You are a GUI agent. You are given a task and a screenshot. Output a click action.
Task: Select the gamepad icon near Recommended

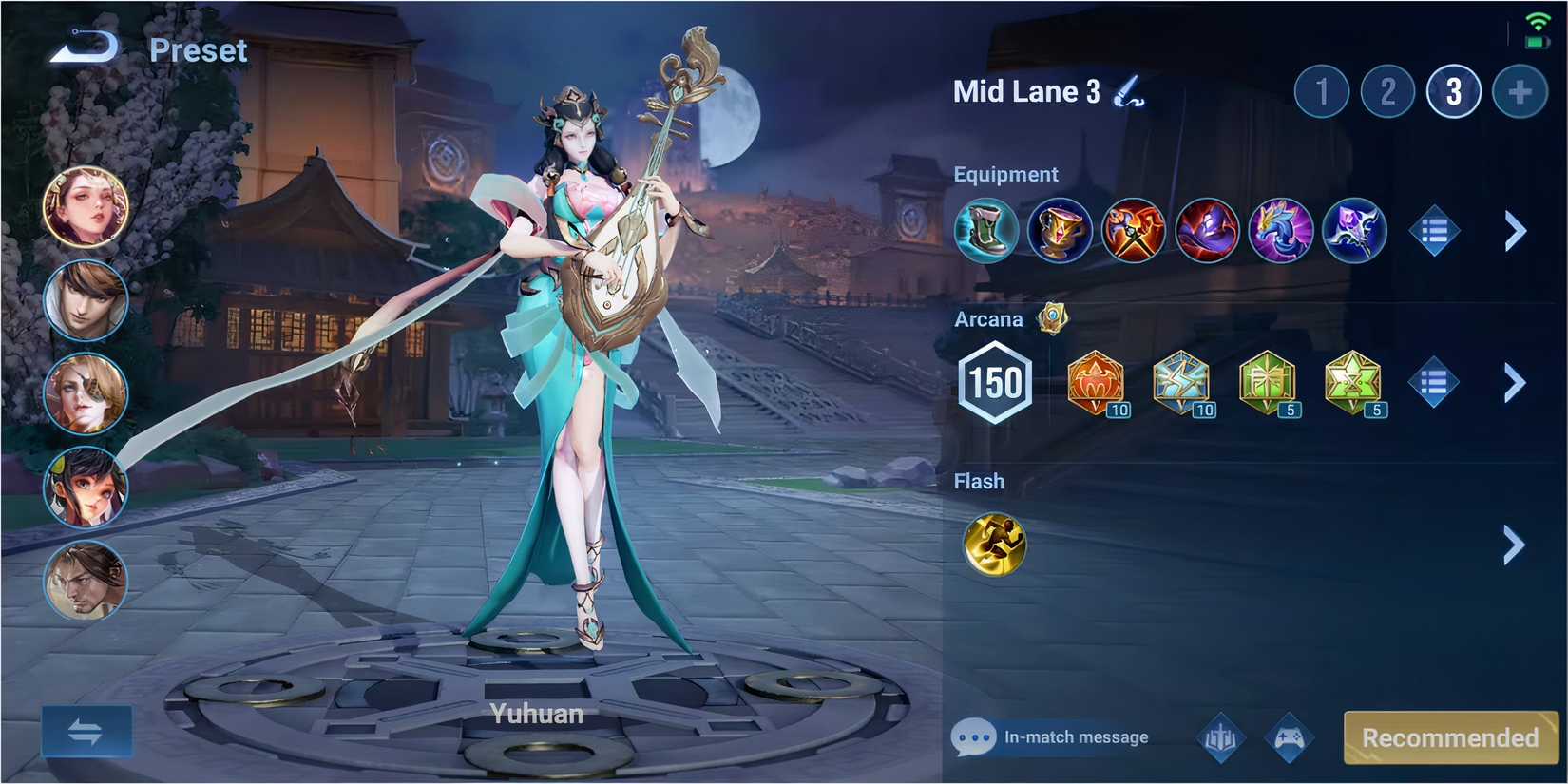[x=1289, y=736]
